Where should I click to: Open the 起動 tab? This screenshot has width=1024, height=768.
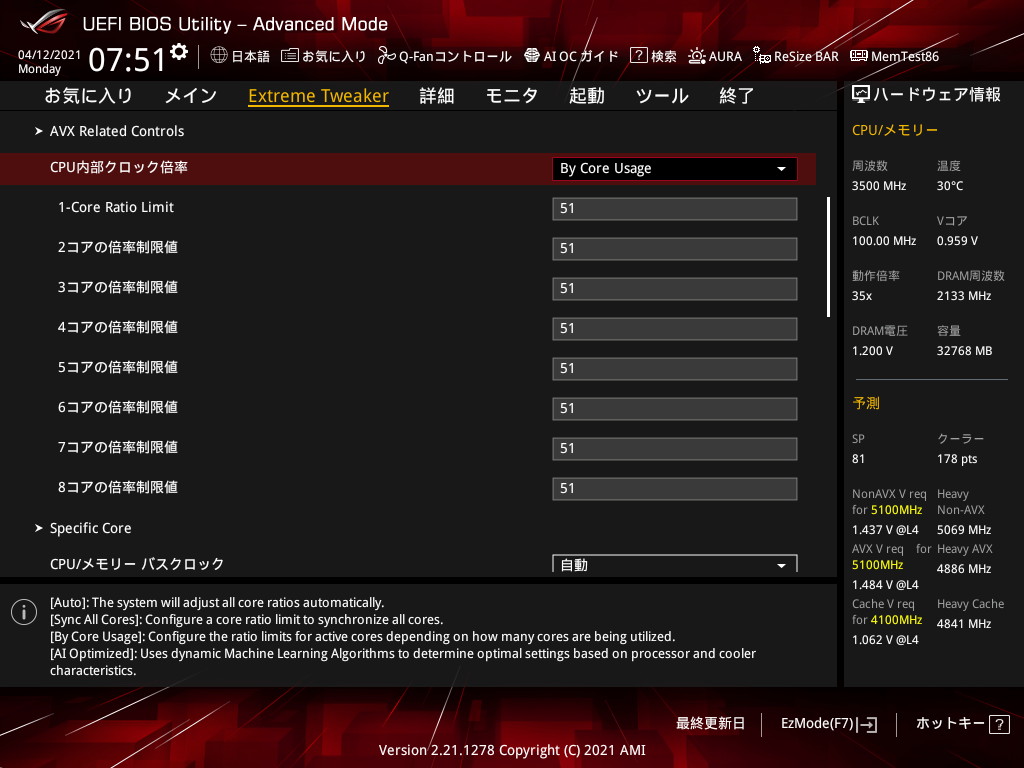click(587, 96)
